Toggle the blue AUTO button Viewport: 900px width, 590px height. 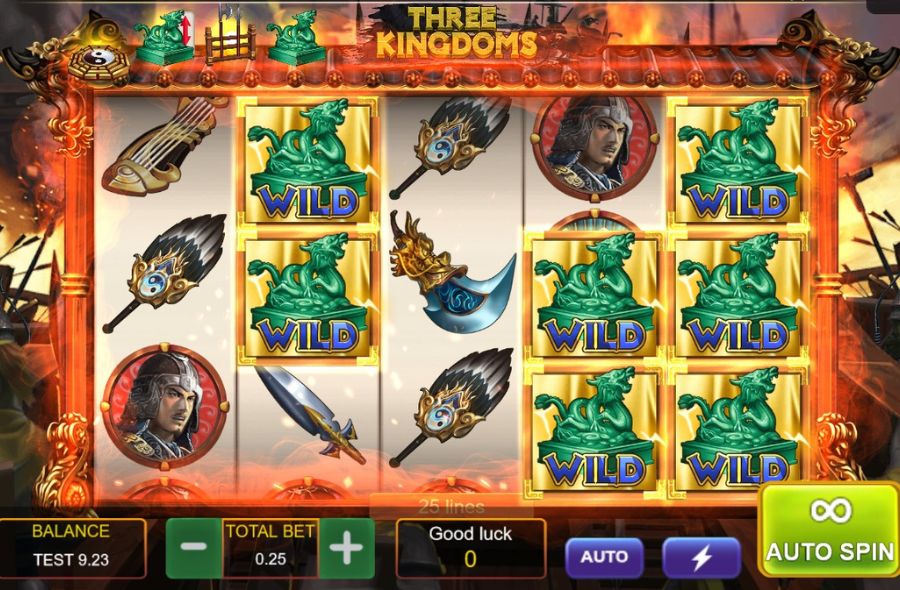pos(604,557)
